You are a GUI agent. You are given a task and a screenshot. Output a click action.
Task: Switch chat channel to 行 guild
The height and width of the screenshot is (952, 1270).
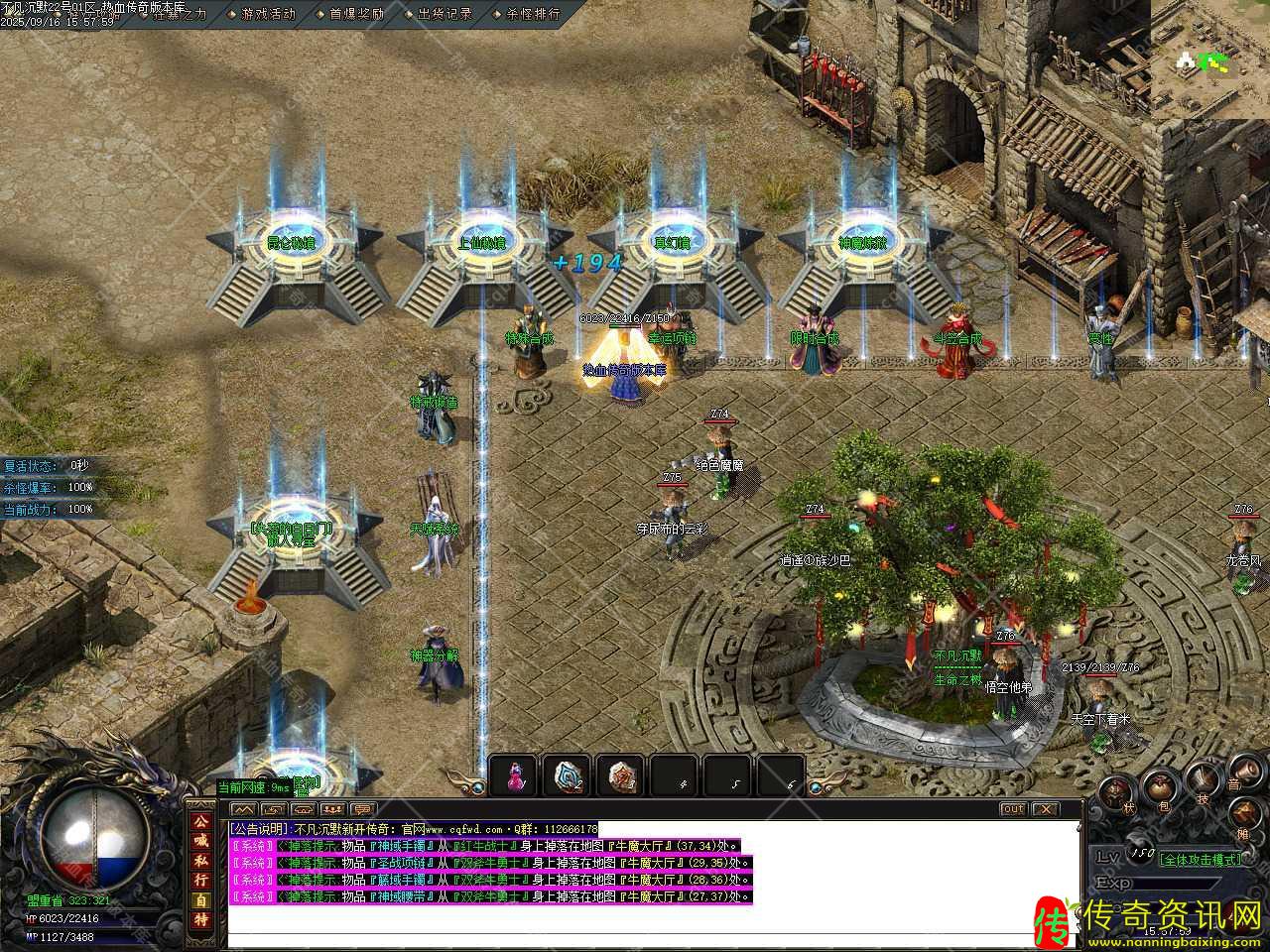point(201,879)
